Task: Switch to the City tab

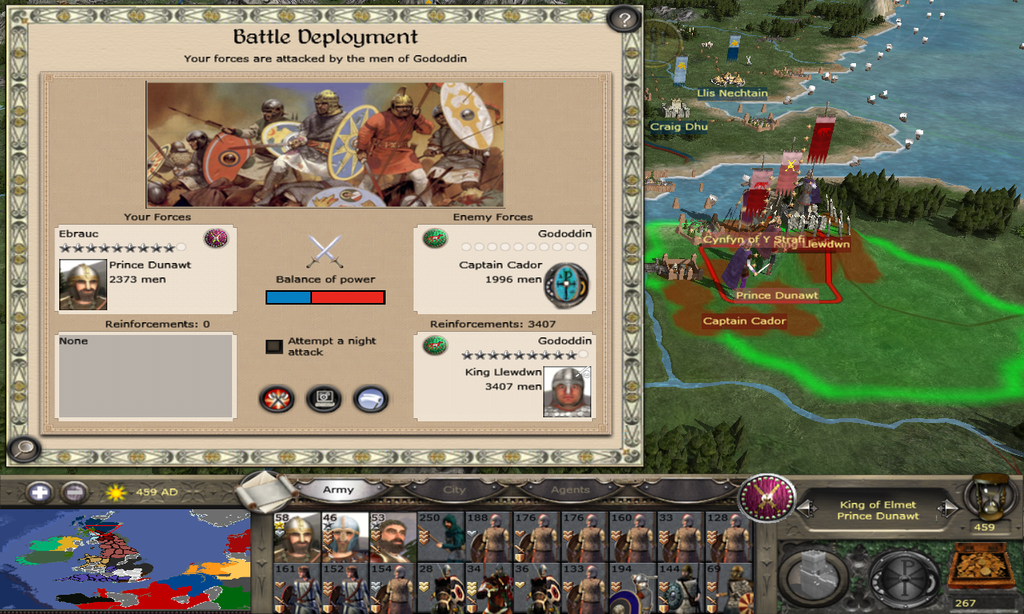Action: (x=455, y=490)
